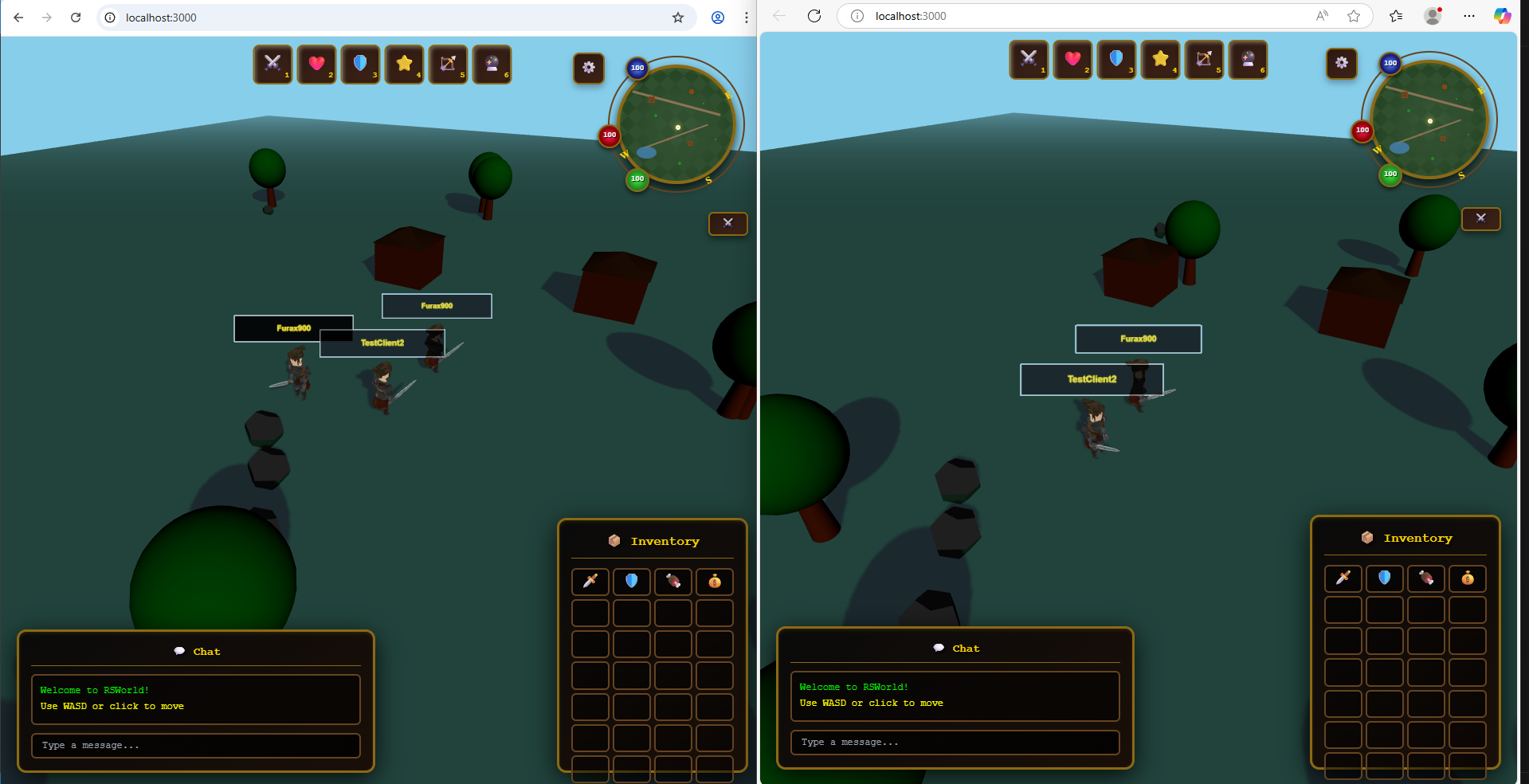
Task: Focus the chat message field in Edge window
Action: pos(955,743)
